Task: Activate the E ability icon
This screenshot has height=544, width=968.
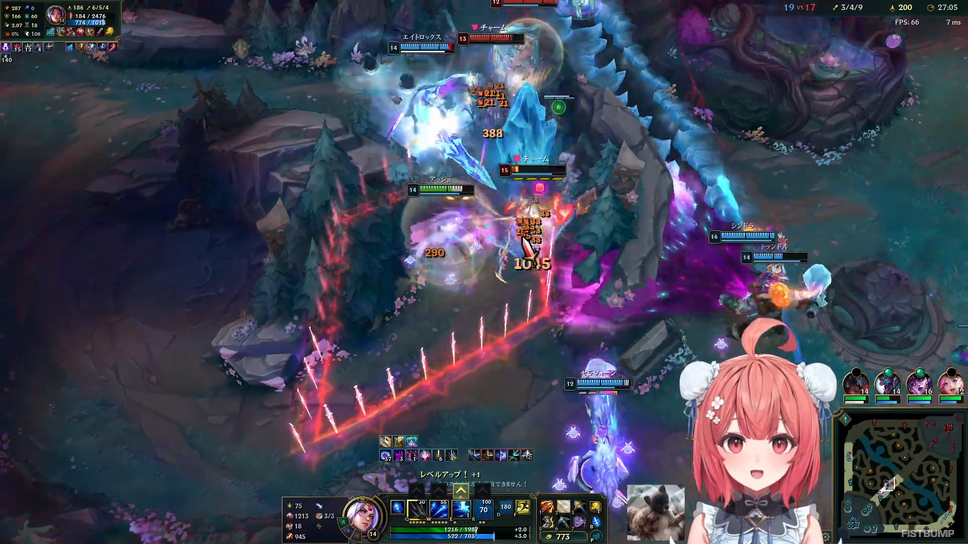Action: 462,509
